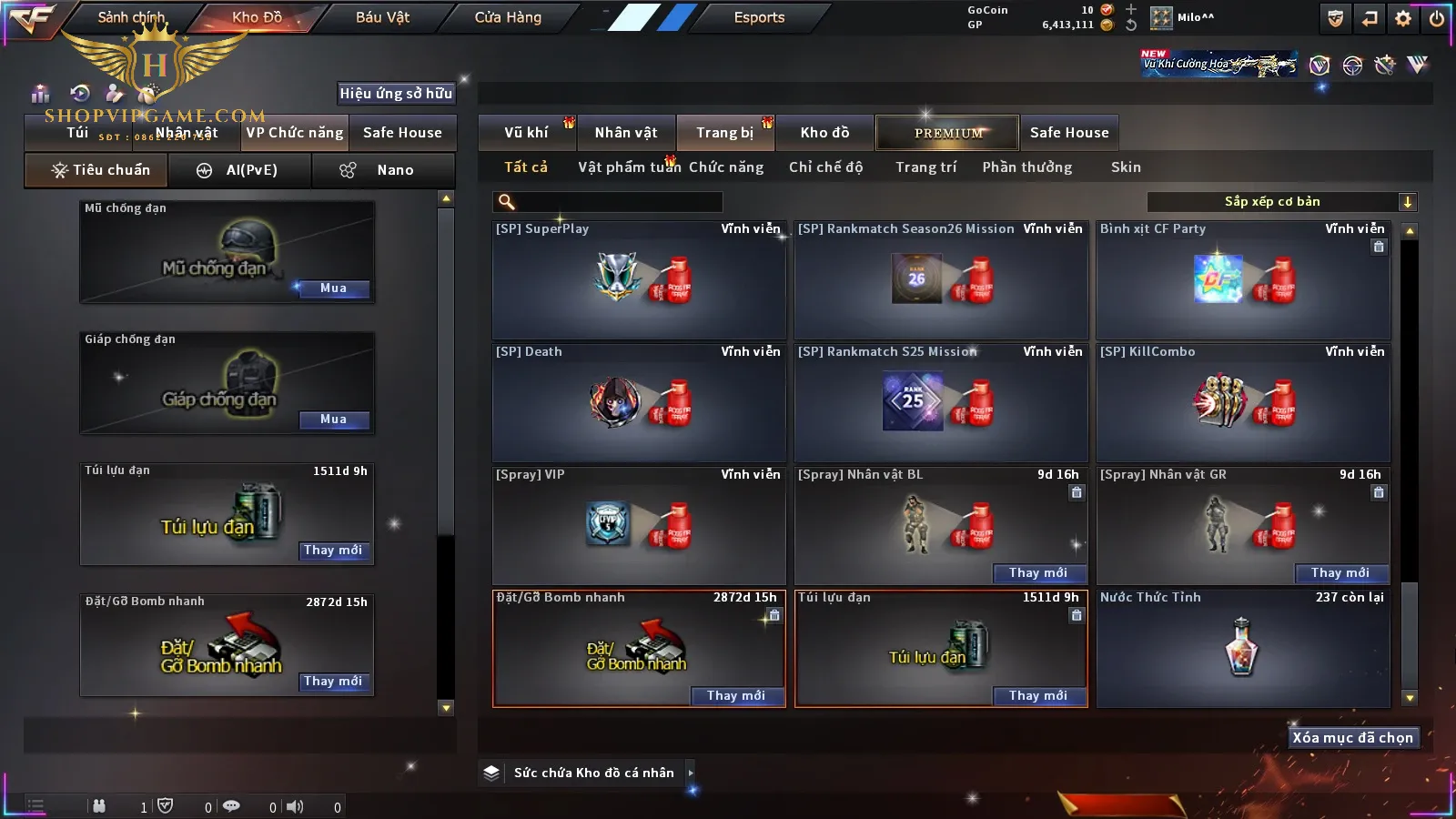Screen dimensions: 1456x819
Task: Renew the [Spray] Nhân vật GR item
Action: pyautogui.click(x=1340, y=573)
